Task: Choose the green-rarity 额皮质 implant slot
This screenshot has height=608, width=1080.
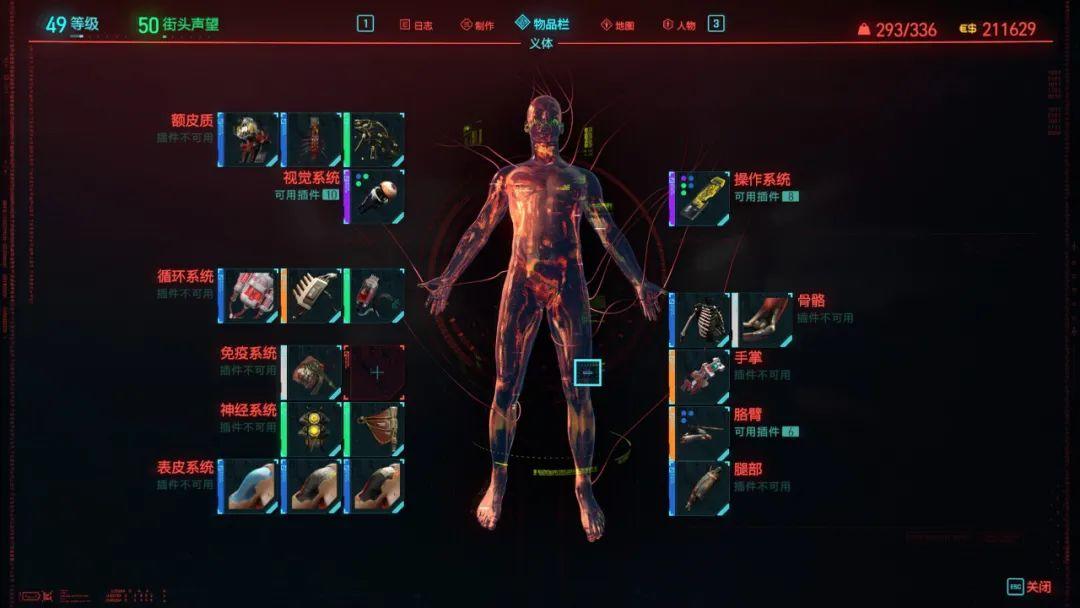Action: [x=375, y=139]
